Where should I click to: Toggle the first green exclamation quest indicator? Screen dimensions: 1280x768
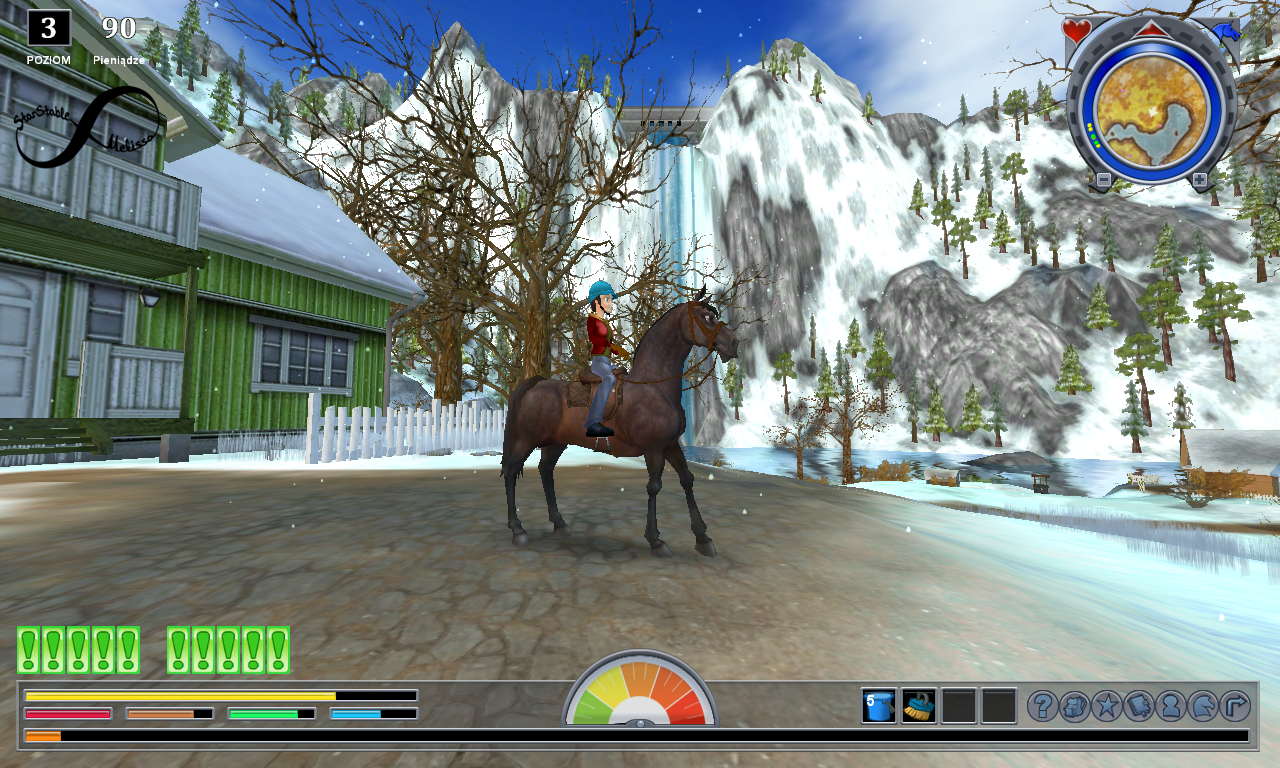pyautogui.click(x=28, y=648)
